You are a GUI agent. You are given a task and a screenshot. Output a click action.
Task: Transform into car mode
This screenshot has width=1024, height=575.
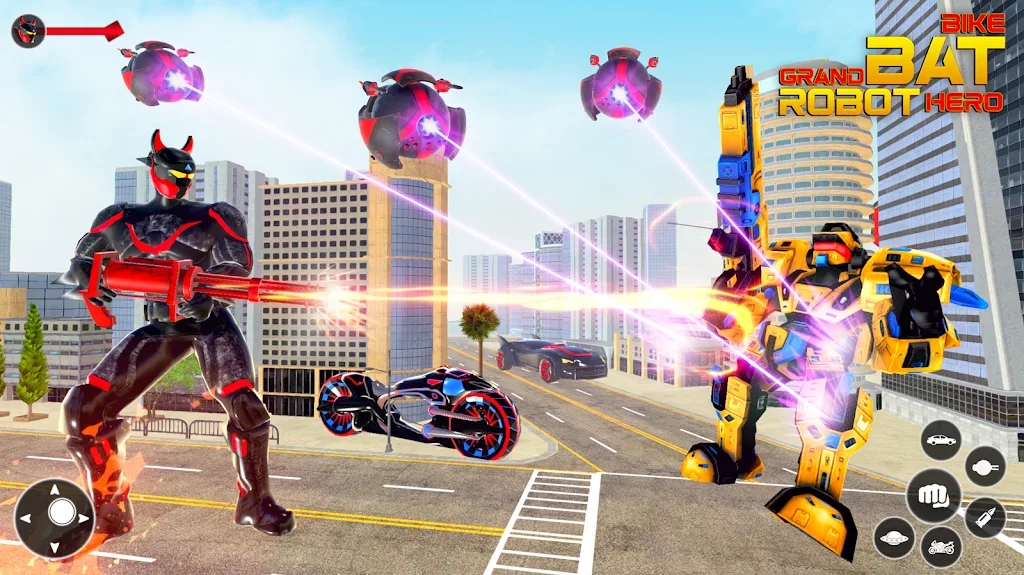940,440
